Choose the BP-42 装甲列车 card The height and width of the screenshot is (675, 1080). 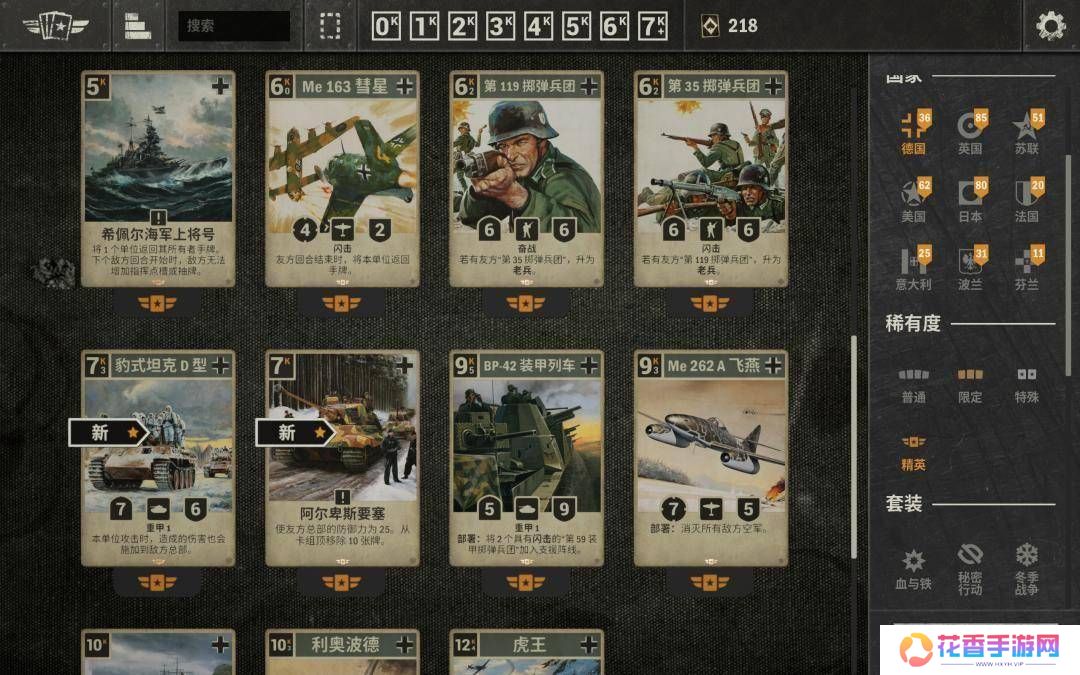click(x=526, y=458)
